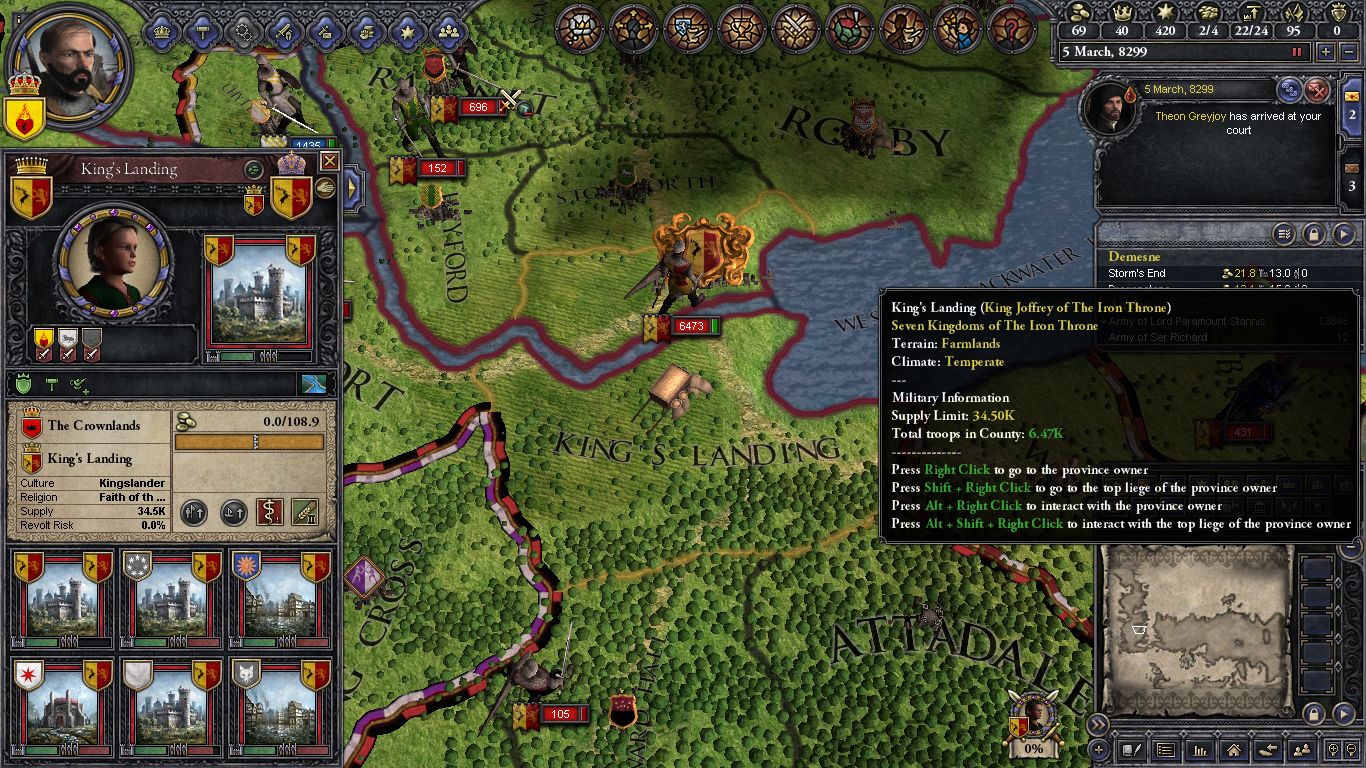Increase game speed with plus button
Screen dimensions: 1366x768
(x=1326, y=52)
